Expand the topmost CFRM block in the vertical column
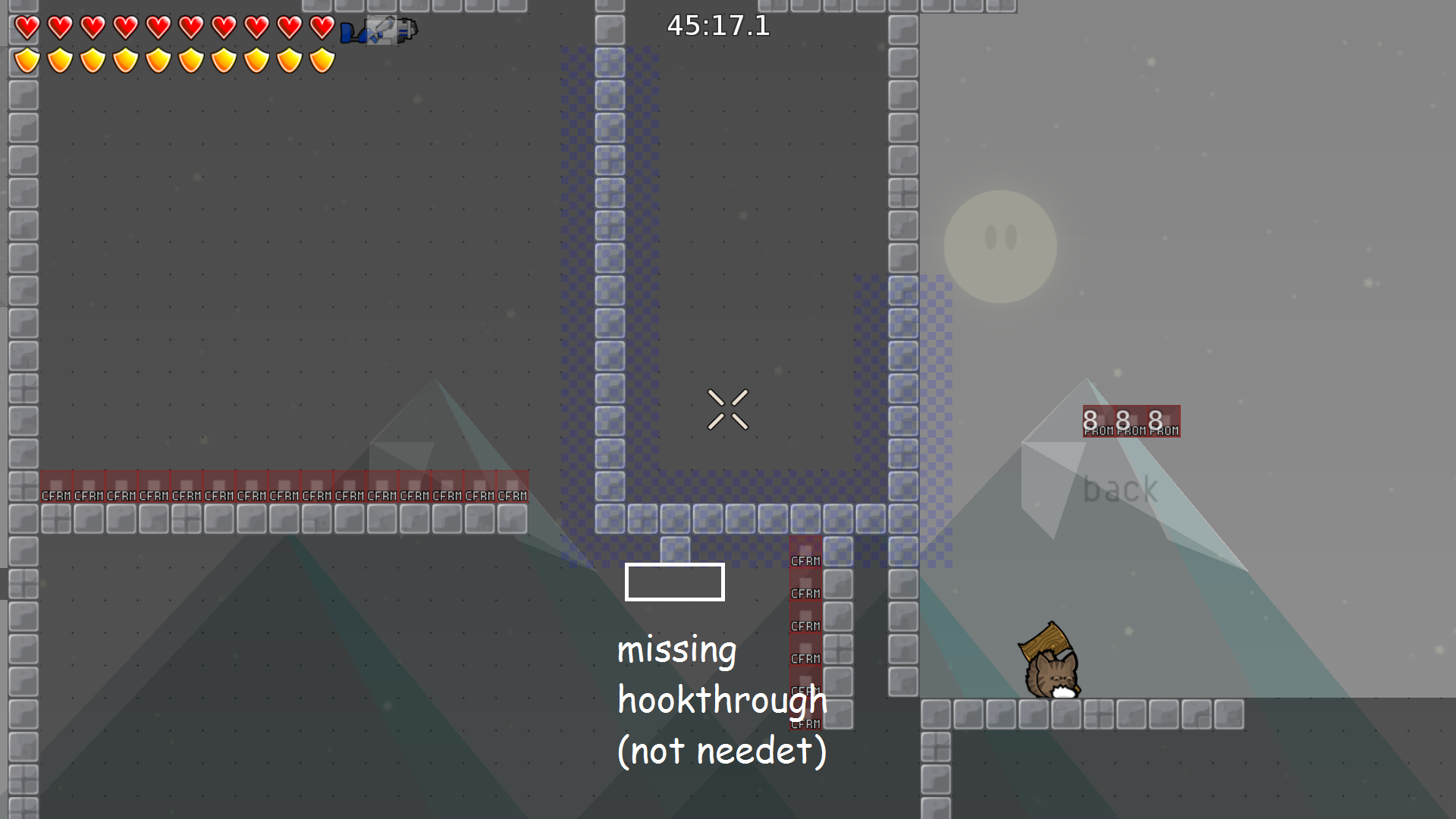 coord(806,551)
